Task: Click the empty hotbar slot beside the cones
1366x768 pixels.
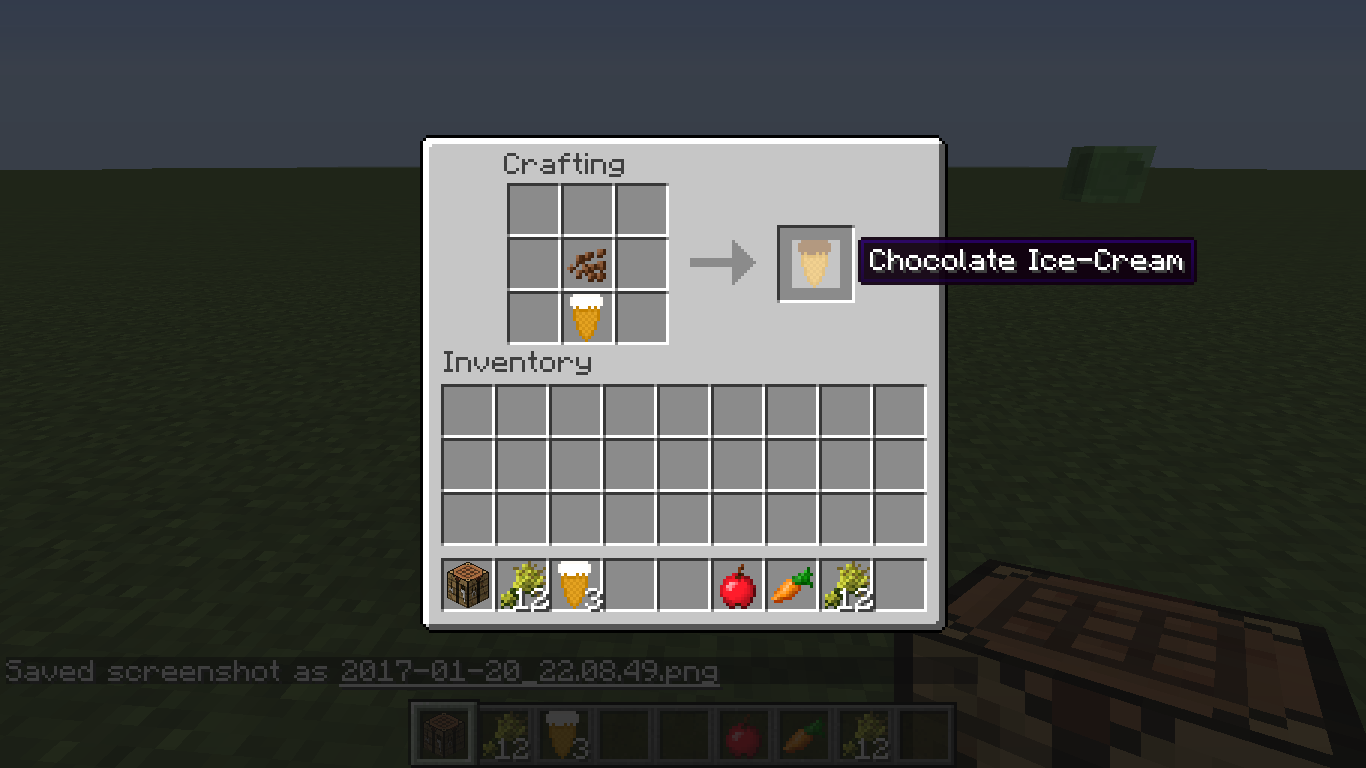Action: point(628,585)
